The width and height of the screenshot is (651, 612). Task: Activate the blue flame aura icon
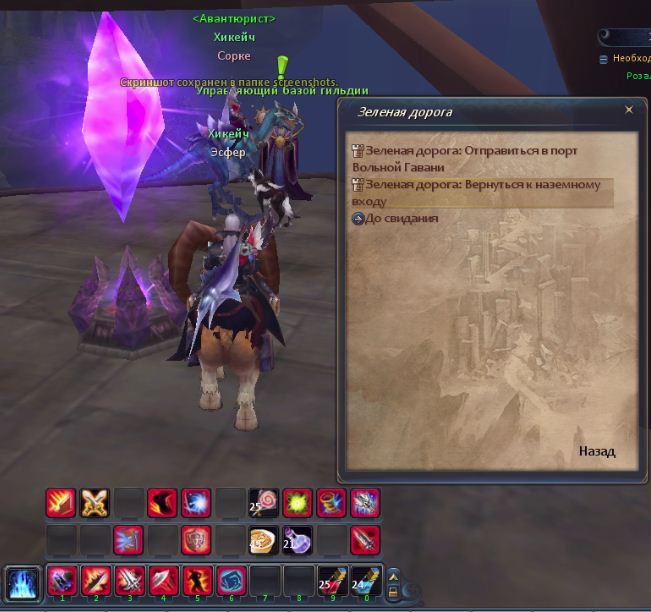[x=22, y=582]
